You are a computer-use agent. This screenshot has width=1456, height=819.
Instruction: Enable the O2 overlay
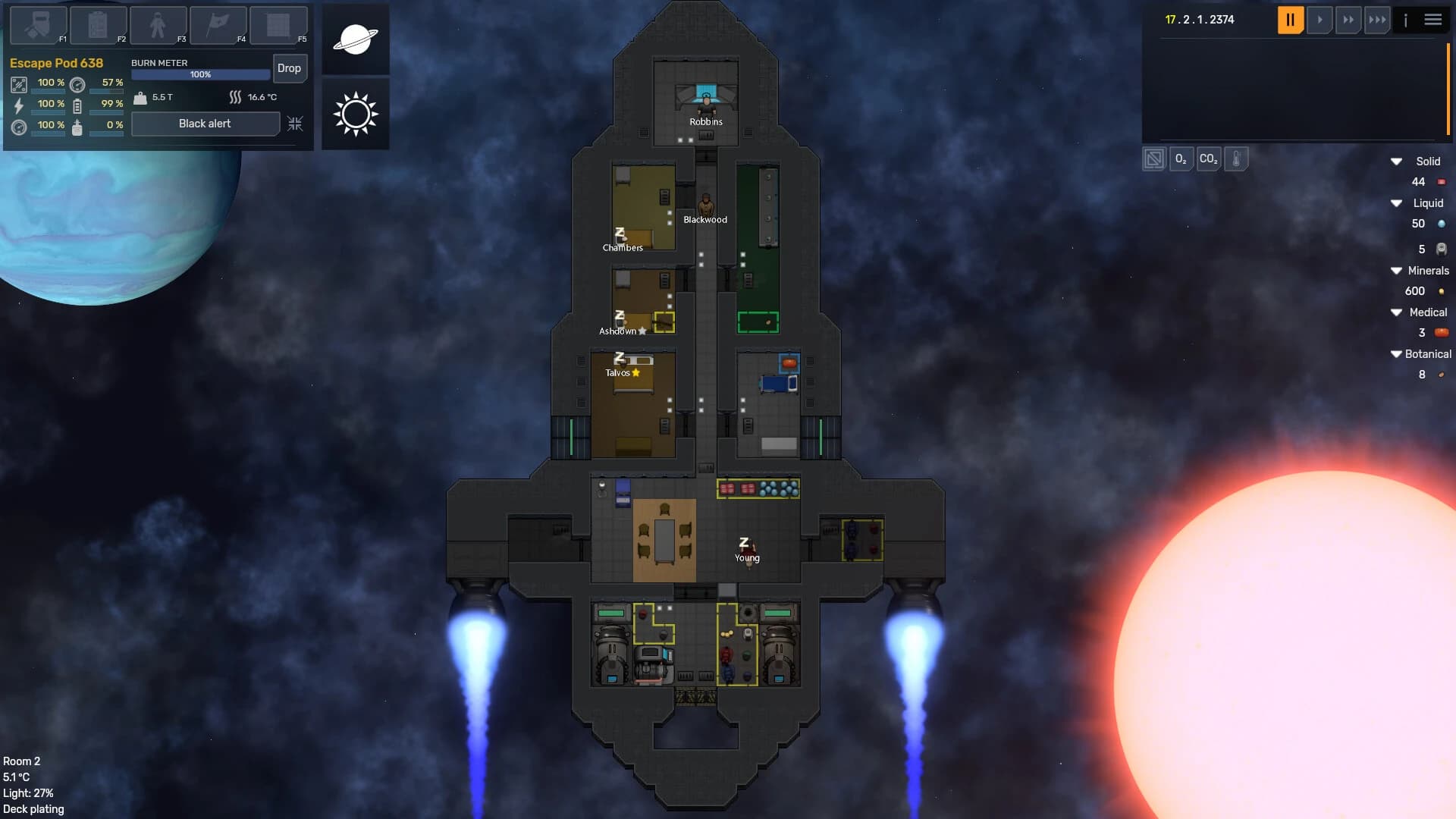pos(1181,159)
